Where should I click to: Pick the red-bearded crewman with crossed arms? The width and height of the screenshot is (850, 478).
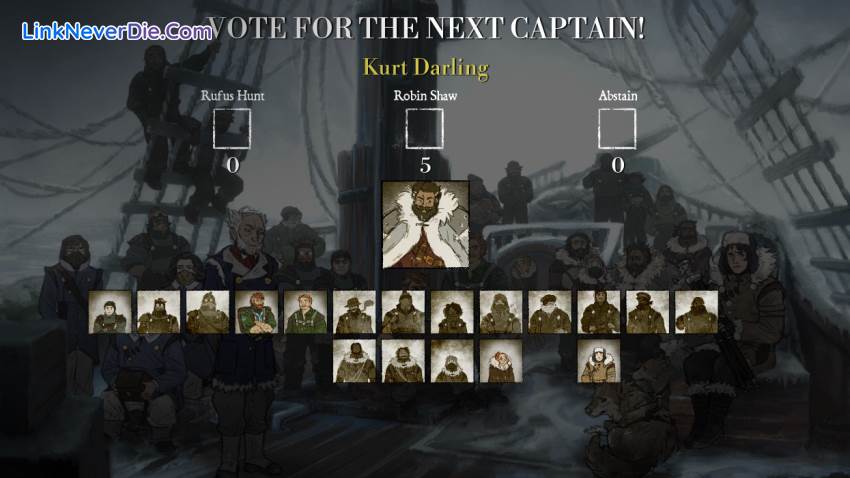tap(257, 312)
